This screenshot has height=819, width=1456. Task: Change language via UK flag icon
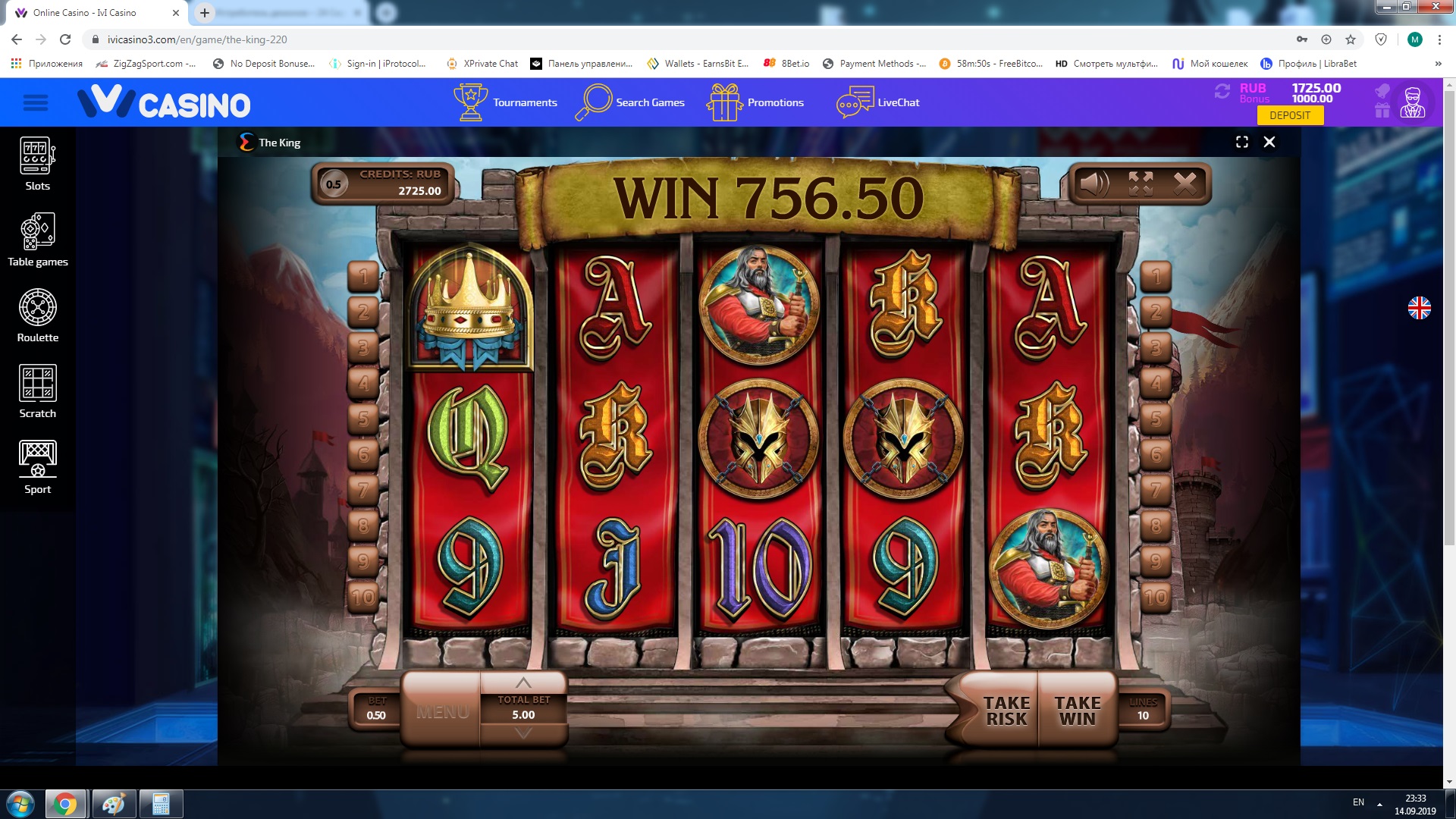click(x=1419, y=308)
